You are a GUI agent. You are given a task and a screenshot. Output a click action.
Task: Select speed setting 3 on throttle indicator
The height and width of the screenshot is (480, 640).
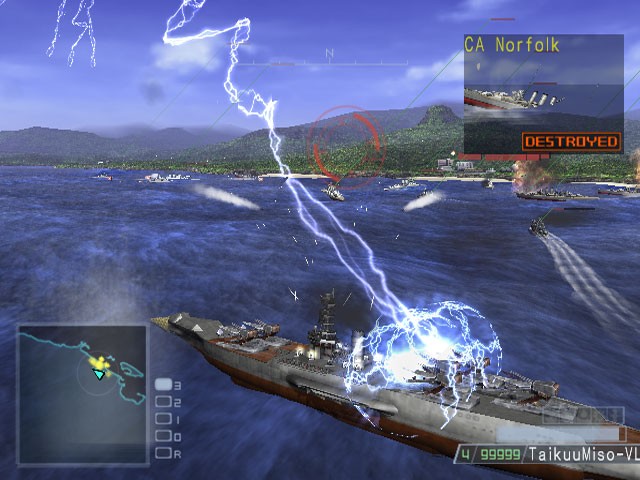coord(163,385)
